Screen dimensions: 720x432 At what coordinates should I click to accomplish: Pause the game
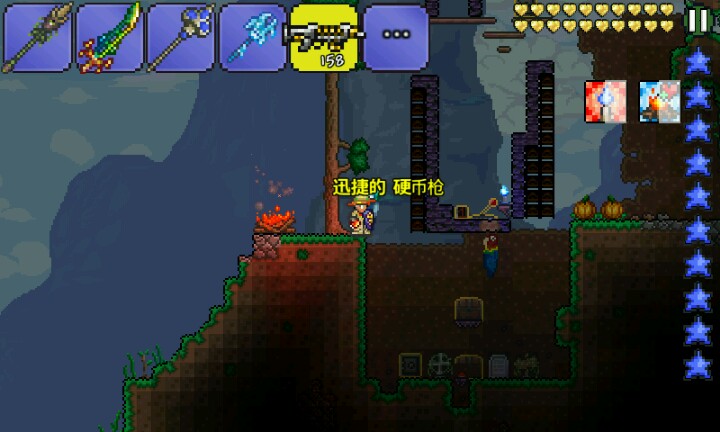click(x=696, y=21)
